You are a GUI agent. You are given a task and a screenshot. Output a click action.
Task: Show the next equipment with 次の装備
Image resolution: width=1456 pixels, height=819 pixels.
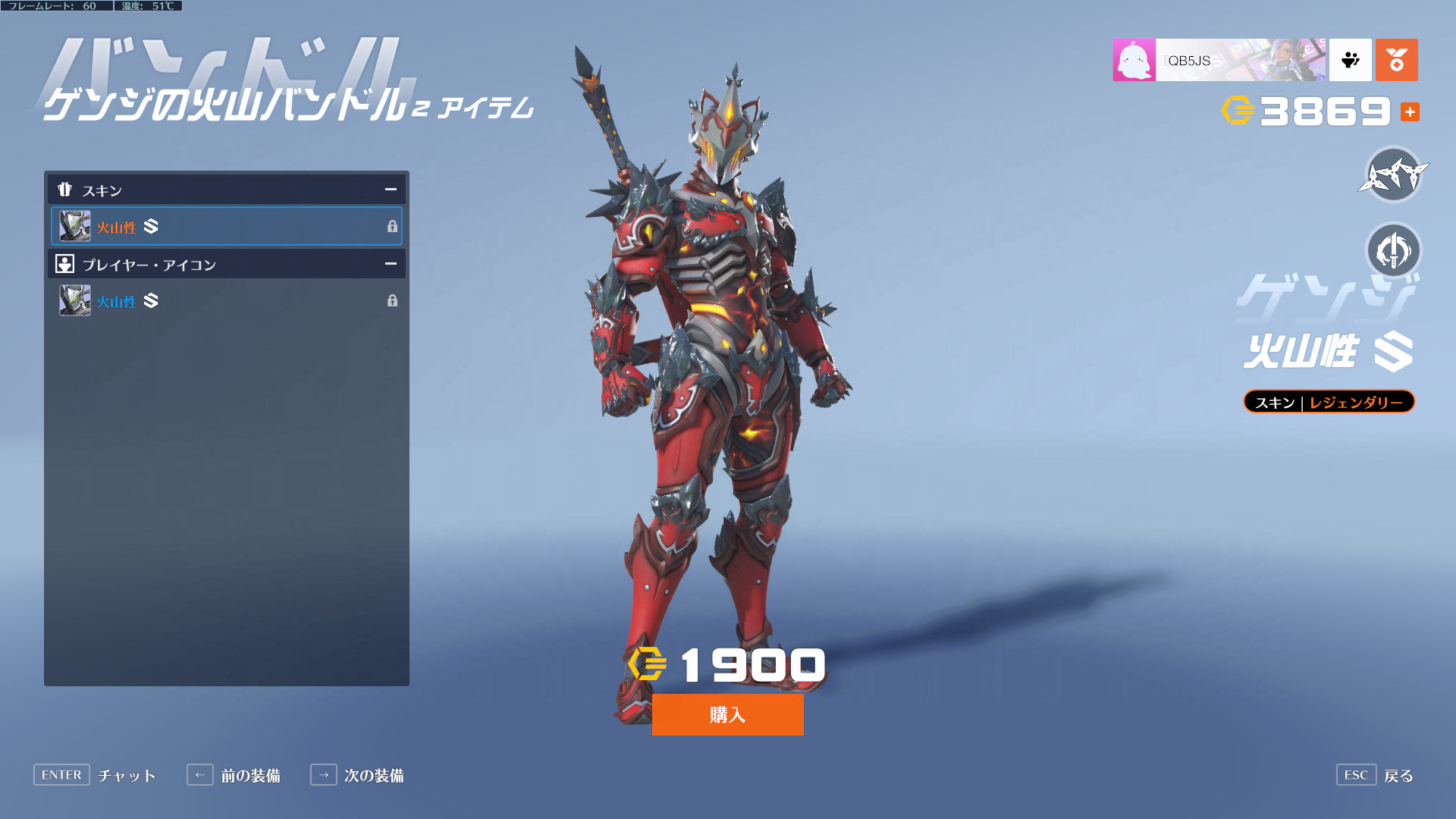(x=357, y=775)
